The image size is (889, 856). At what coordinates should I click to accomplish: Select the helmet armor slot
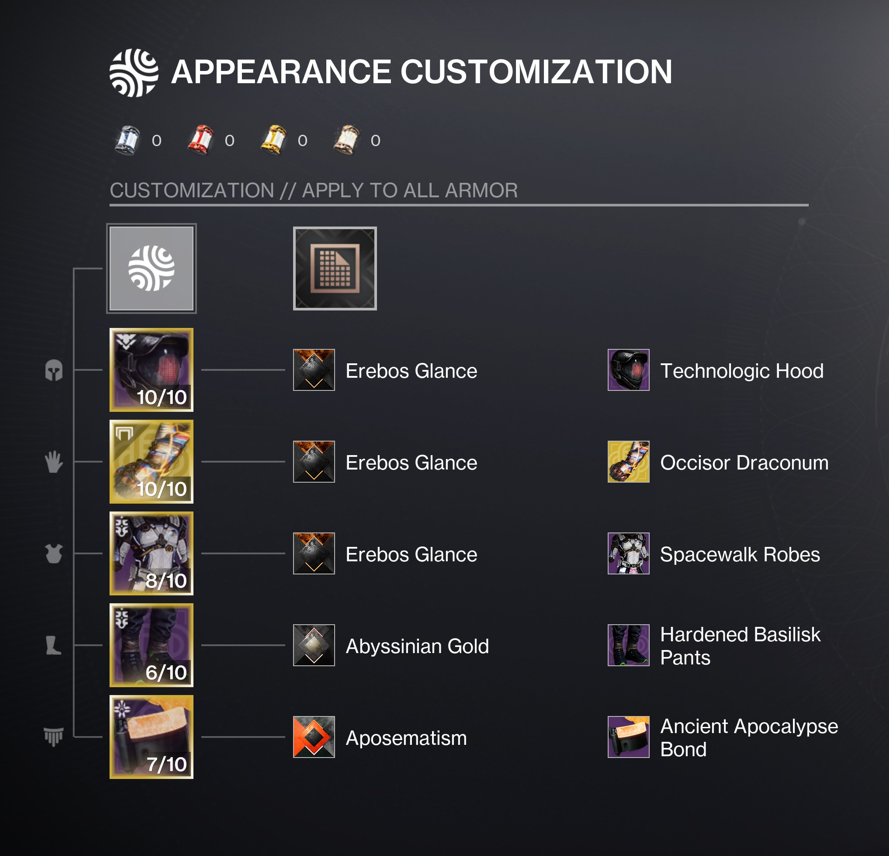[151, 370]
